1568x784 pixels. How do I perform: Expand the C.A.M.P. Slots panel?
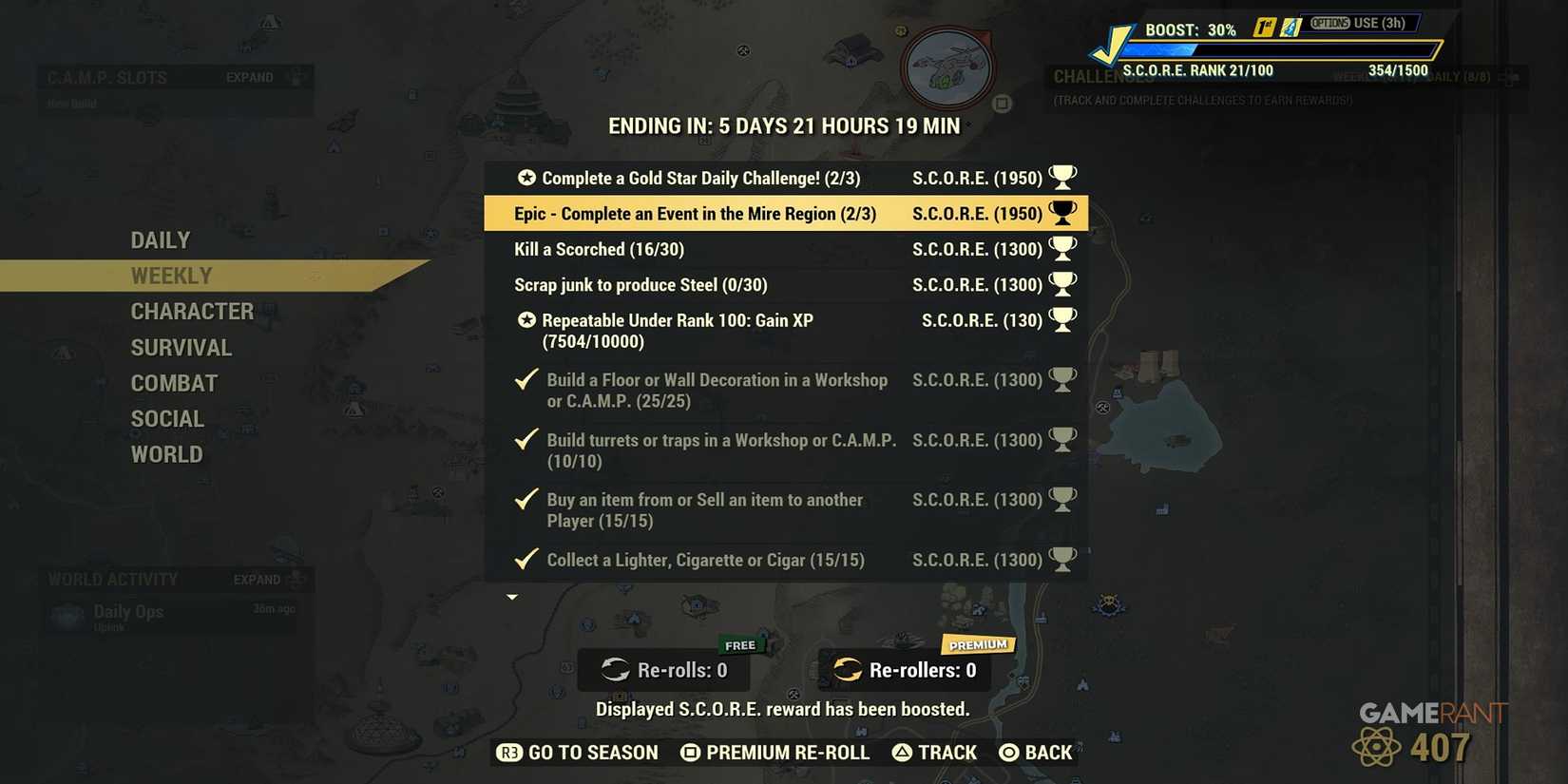pyautogui.click(x=249, y=77)
